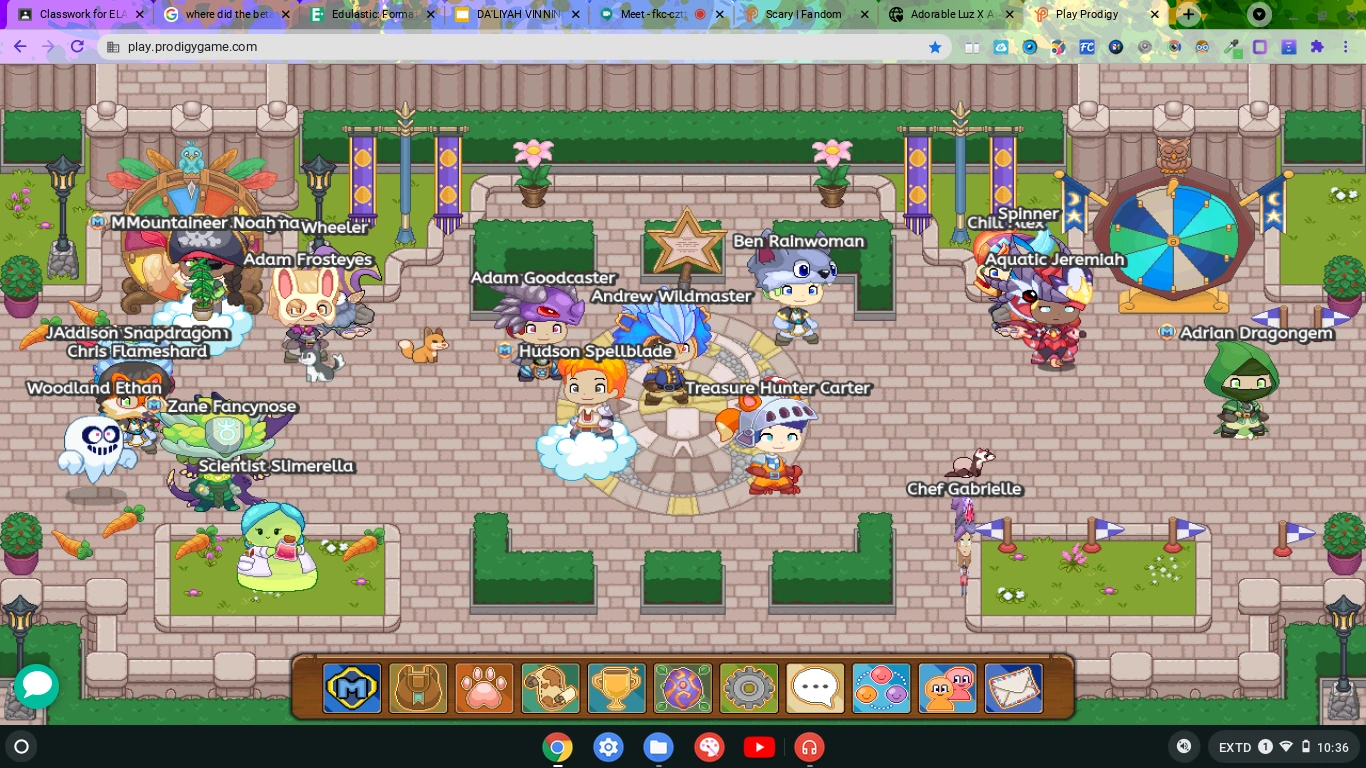Launch YouTube from the shelf
This screenshot has width=1366, height=768.
pos(759,747)
